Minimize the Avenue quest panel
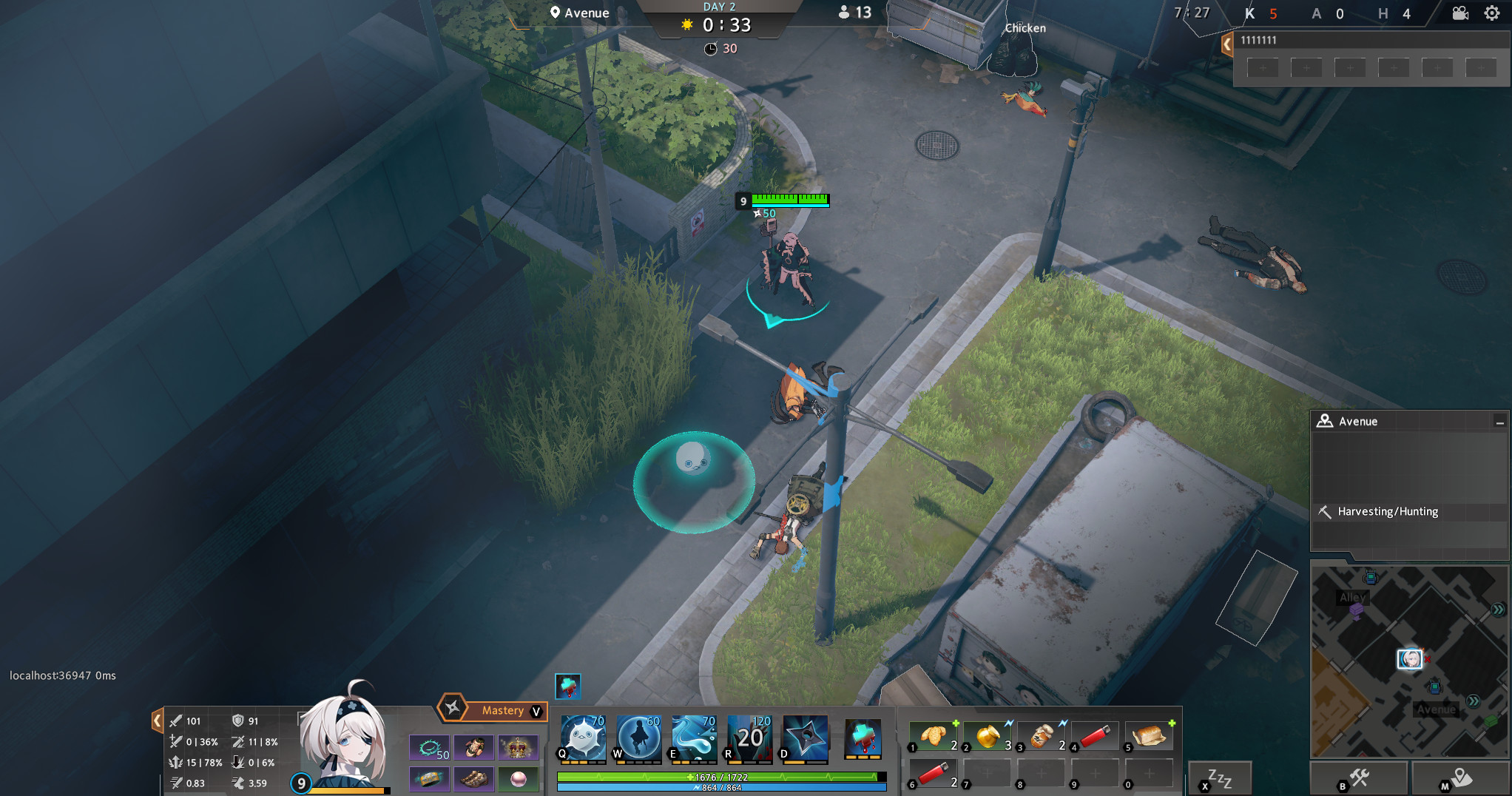 (1501, 421)
